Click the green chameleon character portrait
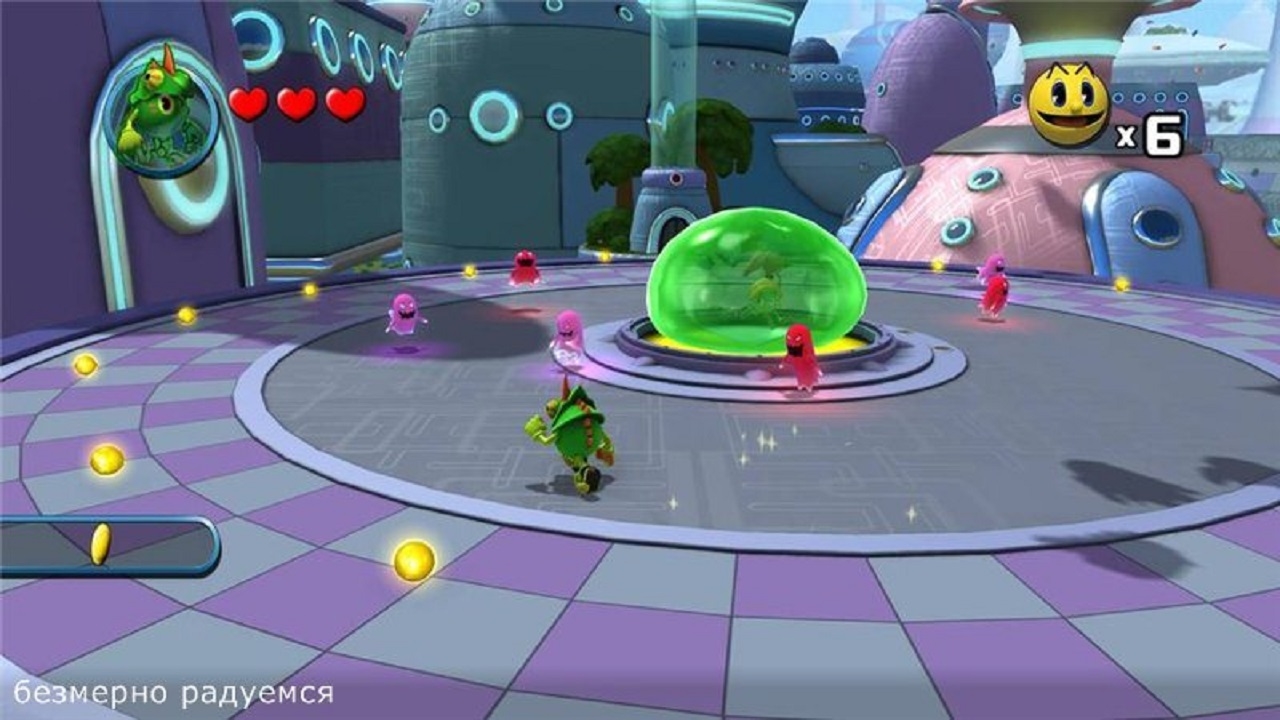The width and height of the screenshot is (1280, 720). pyautogui.click(x=159, y=107)
